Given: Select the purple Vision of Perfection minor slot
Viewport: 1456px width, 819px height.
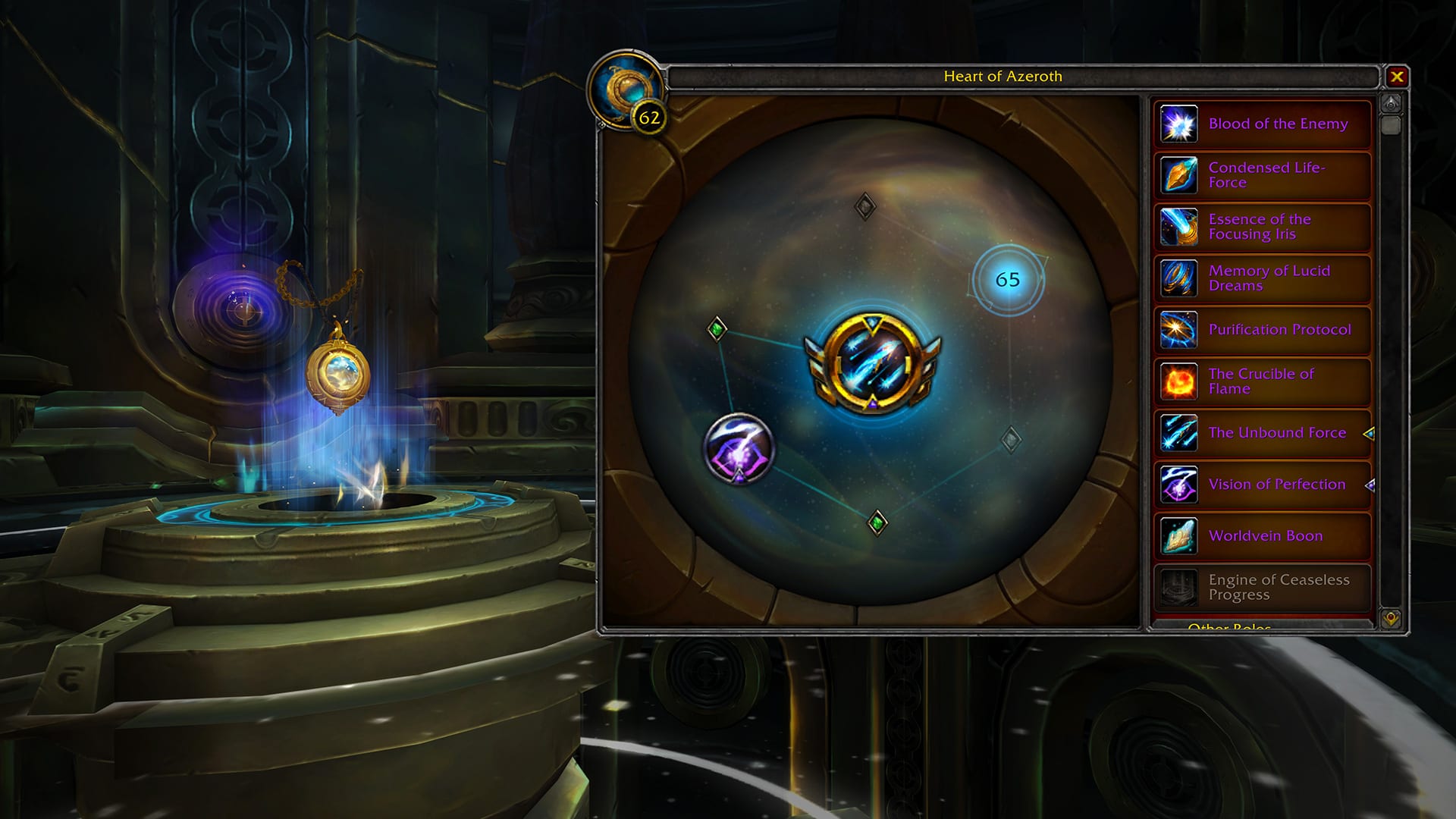Looking at the screenshot, I should point(739,448).
